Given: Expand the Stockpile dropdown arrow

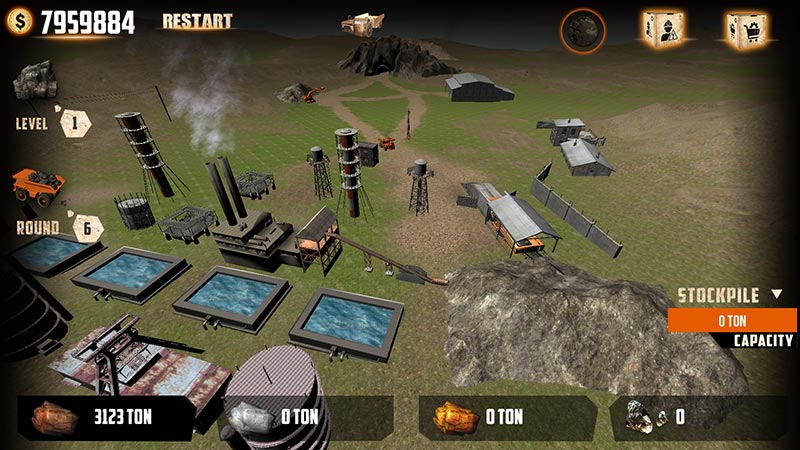Looking at the screenshot, I should click(x=777, y=295).
